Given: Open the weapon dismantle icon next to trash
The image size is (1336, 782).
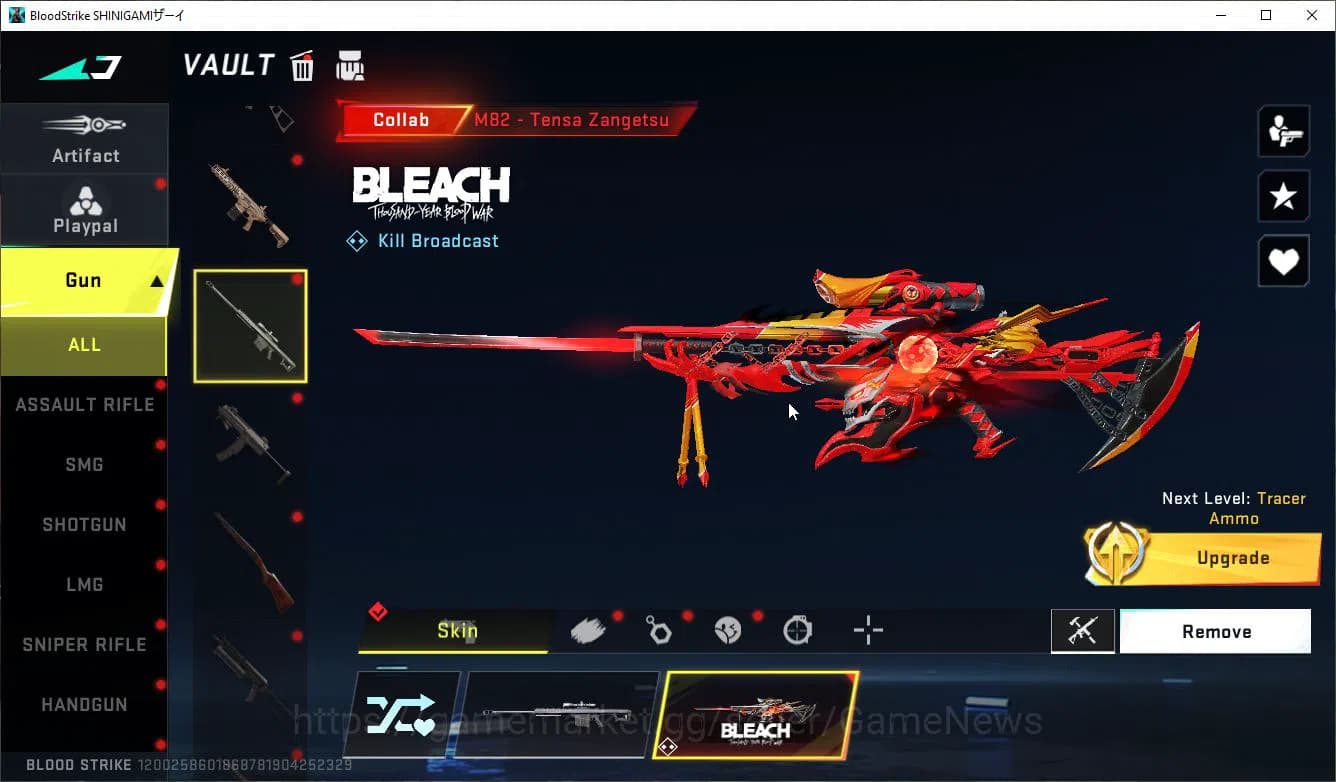Looking at the screenshot, I should point(349,65).
